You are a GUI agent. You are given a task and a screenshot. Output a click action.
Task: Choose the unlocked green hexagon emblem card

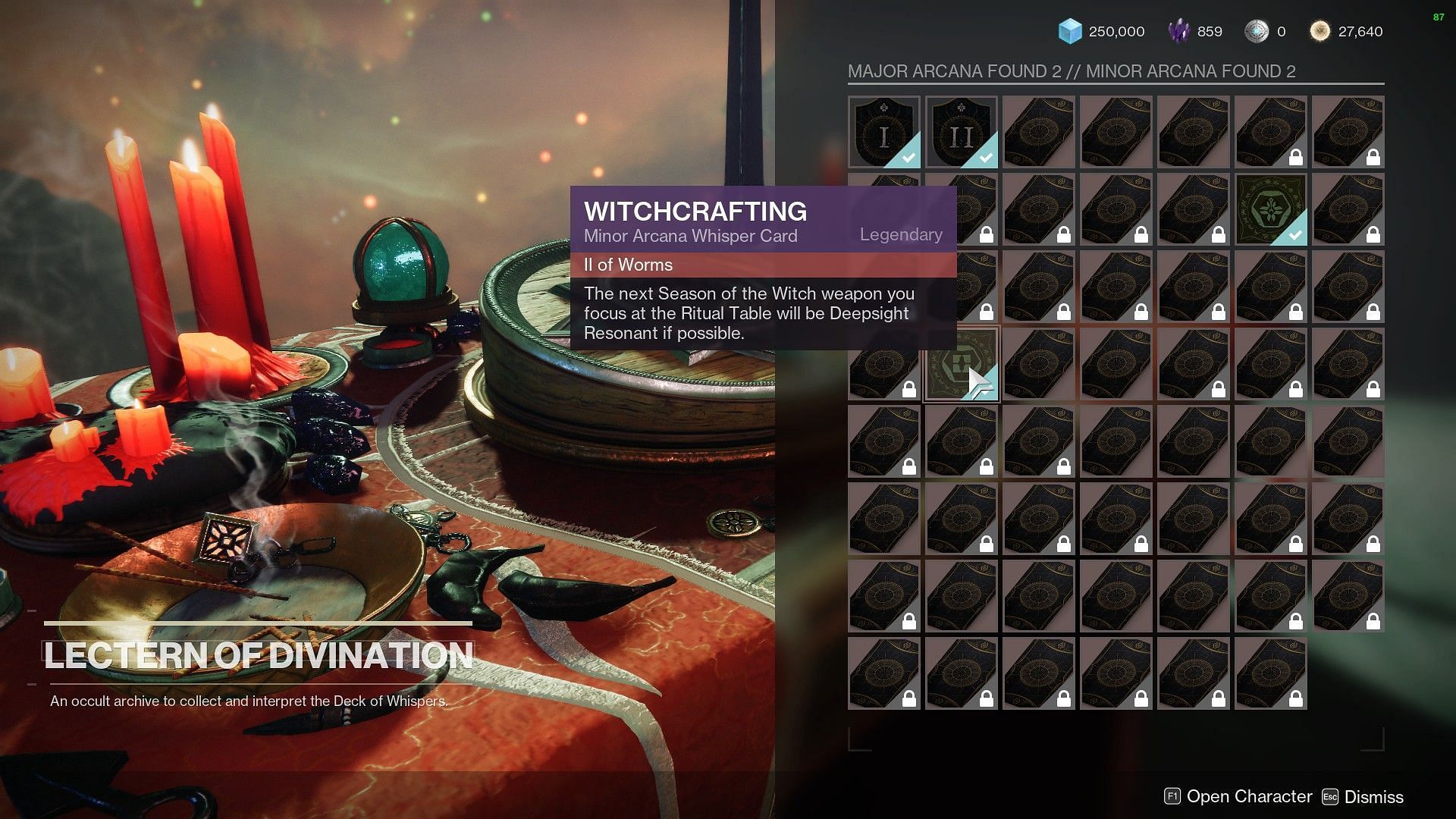pyautogui.click(x=1270, y=209)
